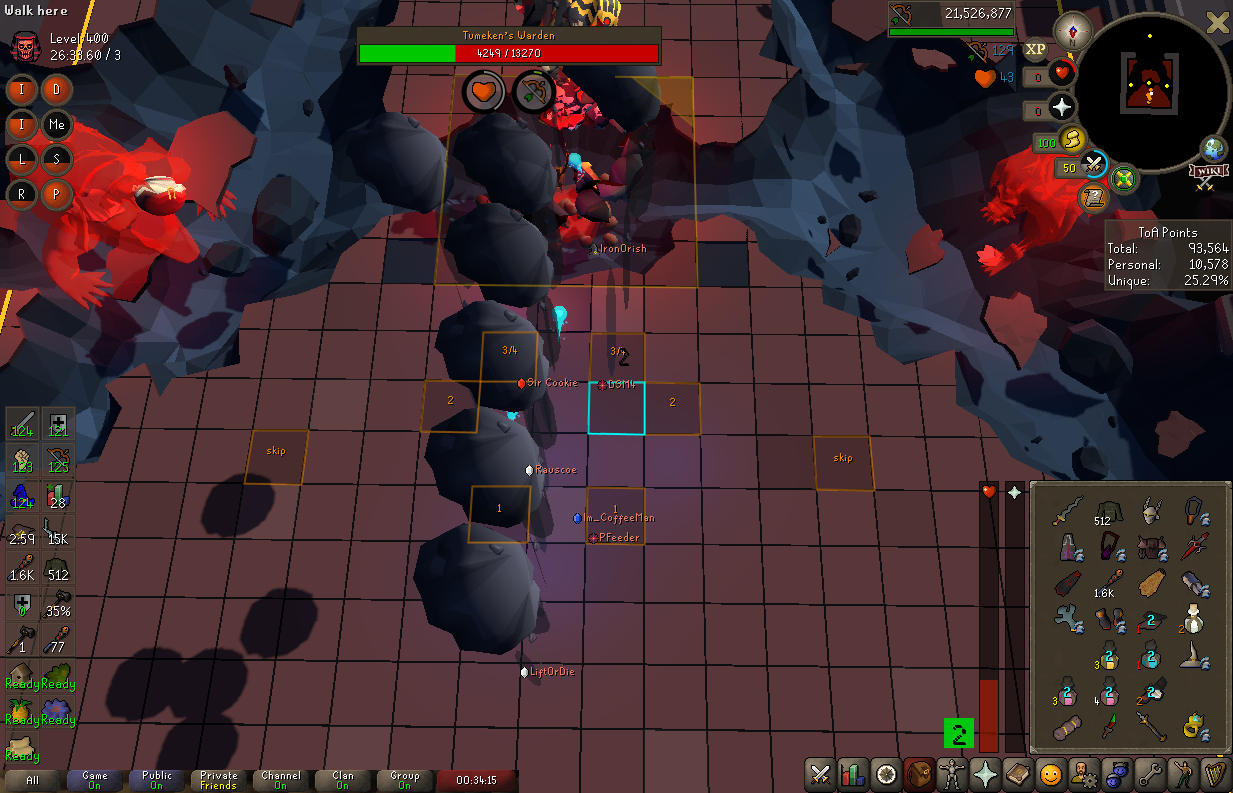
Task: Switch to the Skills tab
Action: (853, 773)
